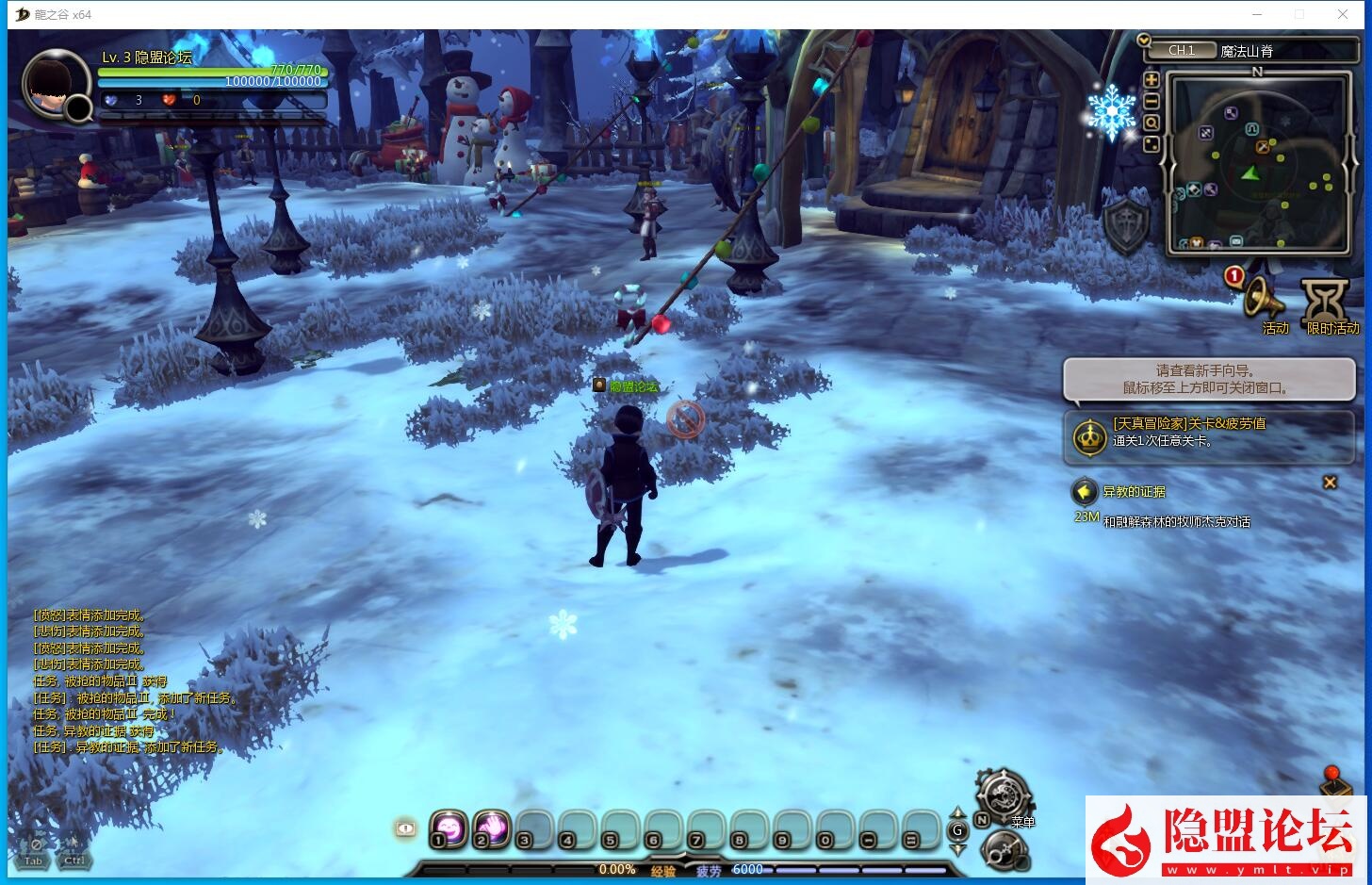1372x885 pixels.
Task: Collapse the minimap with the round arrow button
Action: (1144, 41)
